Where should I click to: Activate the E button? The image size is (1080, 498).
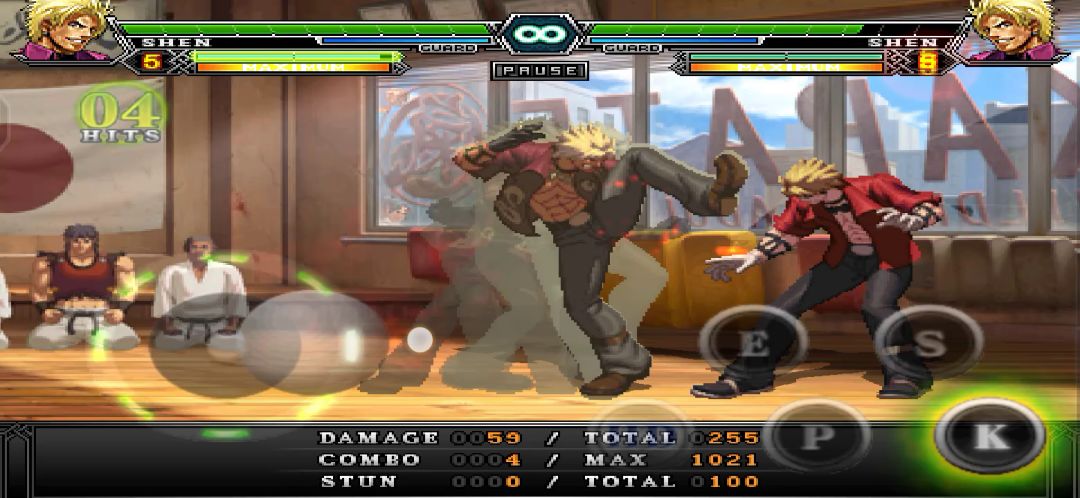coord(753,345)
